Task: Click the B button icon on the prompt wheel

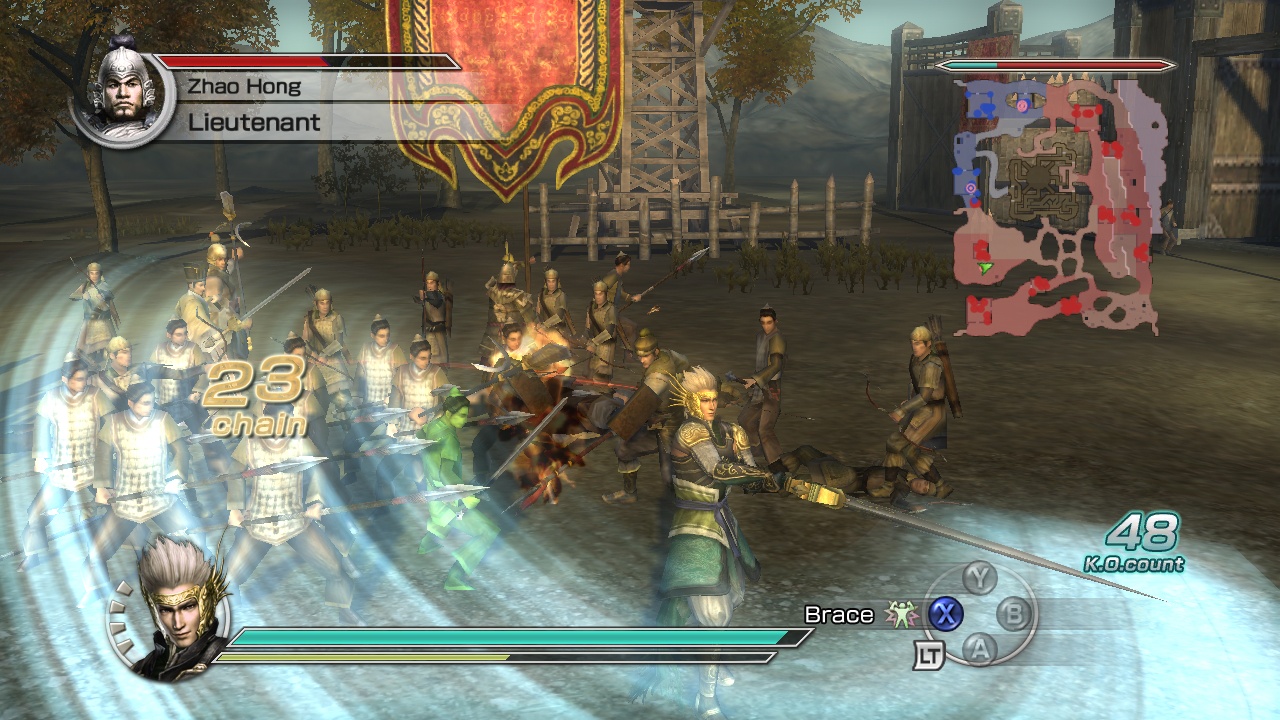Action: 1014,613
